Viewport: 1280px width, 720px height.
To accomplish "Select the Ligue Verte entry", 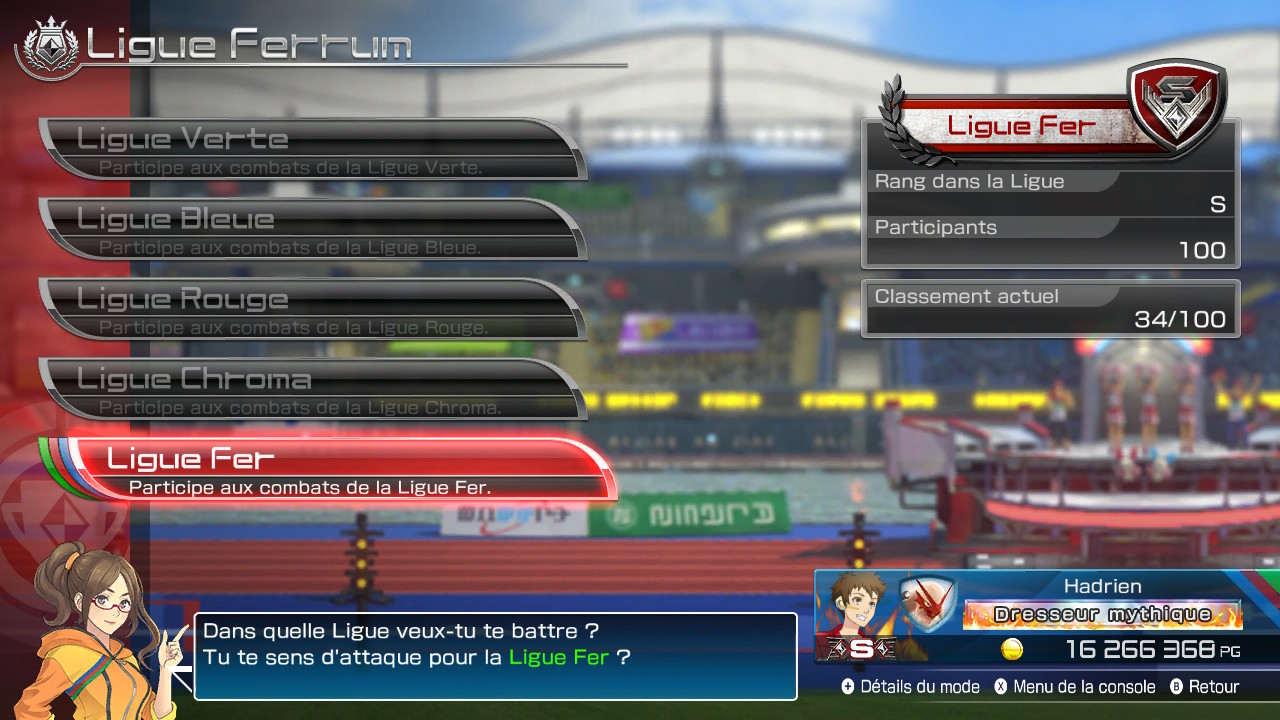I will tap(310, 149).
